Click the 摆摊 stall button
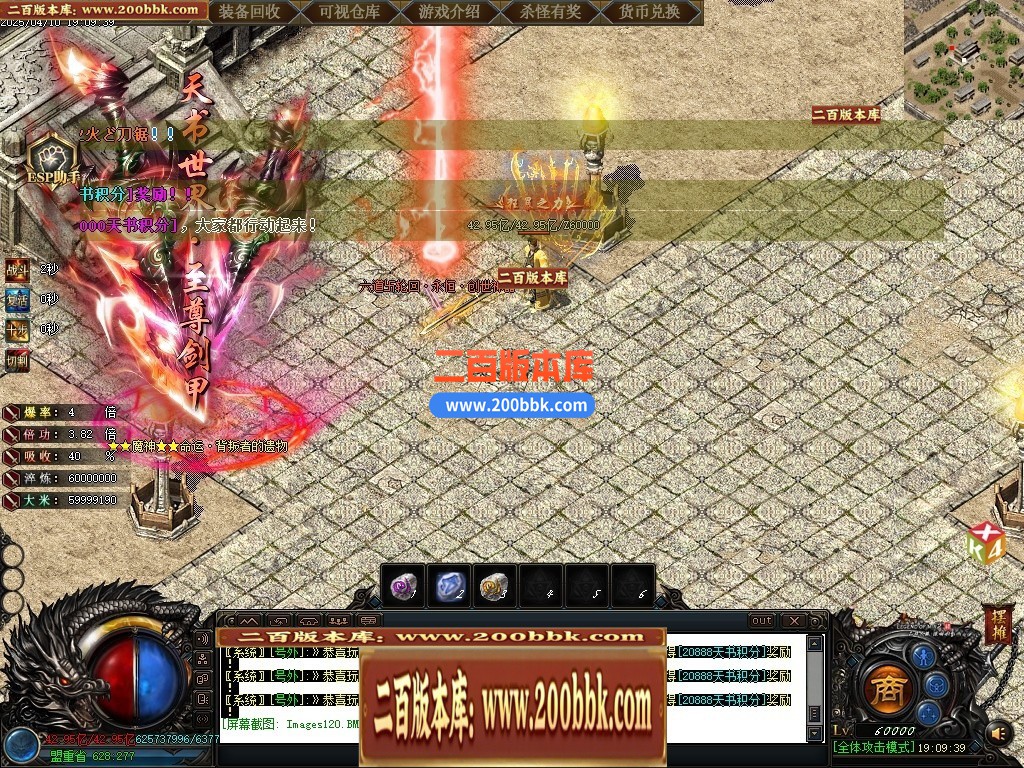1024x768 pixels. [997, 624]
